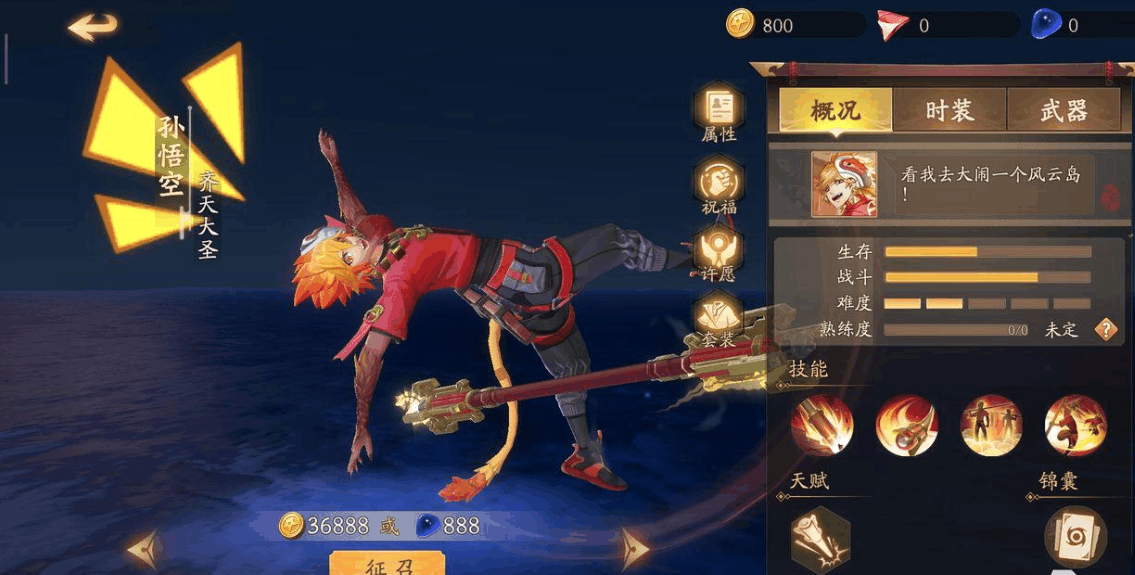
Task: Click the 征召 recruit button
Action: [387, 565]
